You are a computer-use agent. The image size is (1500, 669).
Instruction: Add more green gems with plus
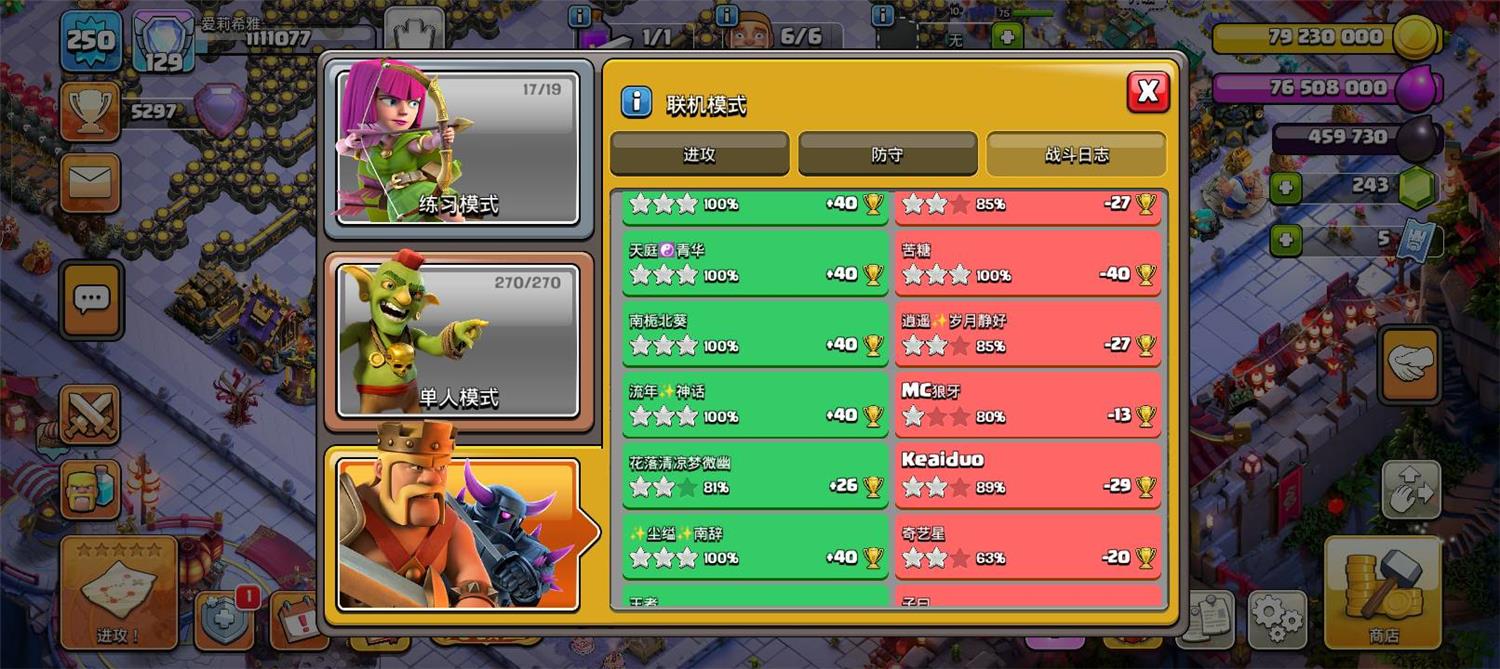coord(1287,188)
